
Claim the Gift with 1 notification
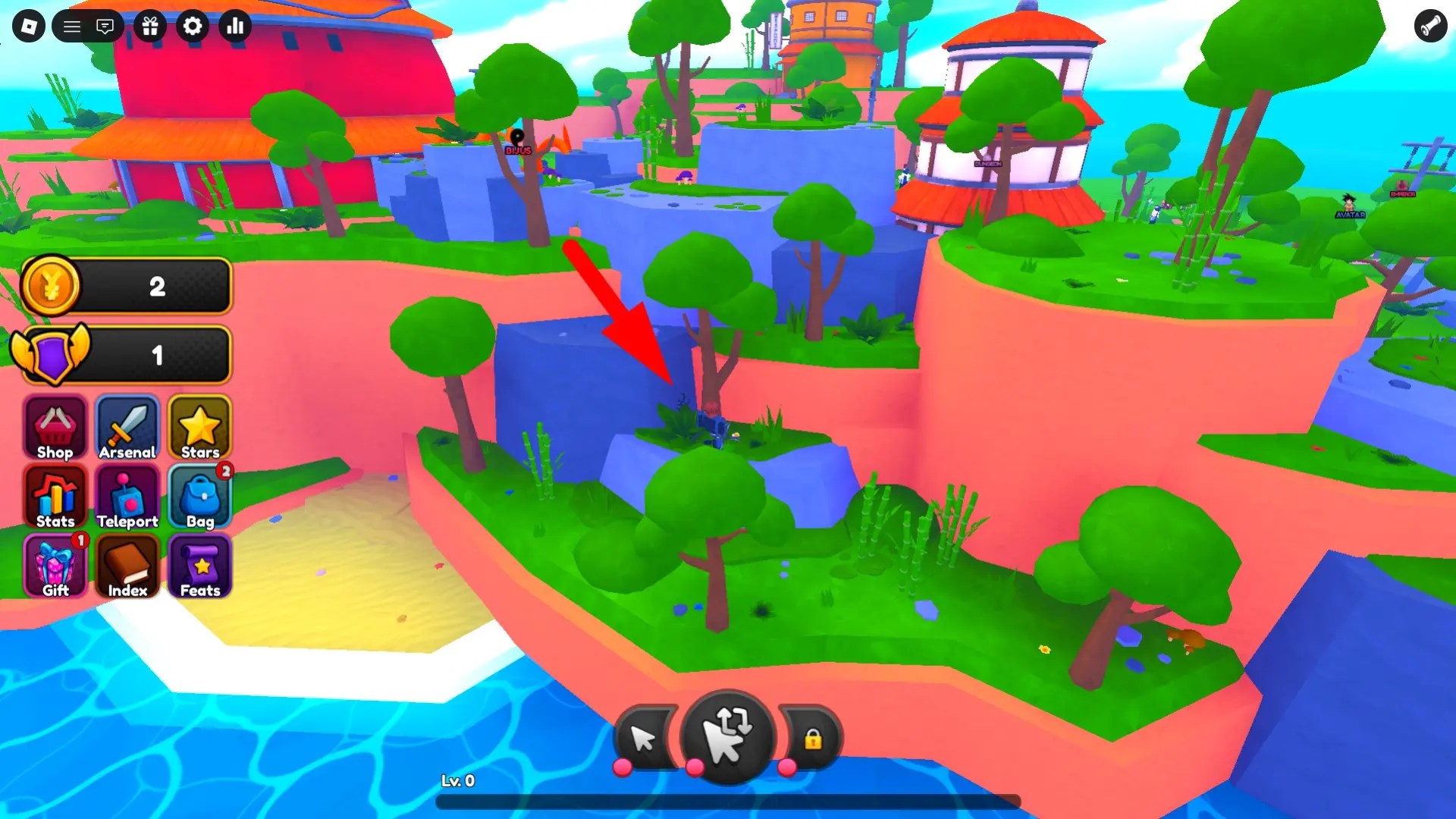pos(54,566)
